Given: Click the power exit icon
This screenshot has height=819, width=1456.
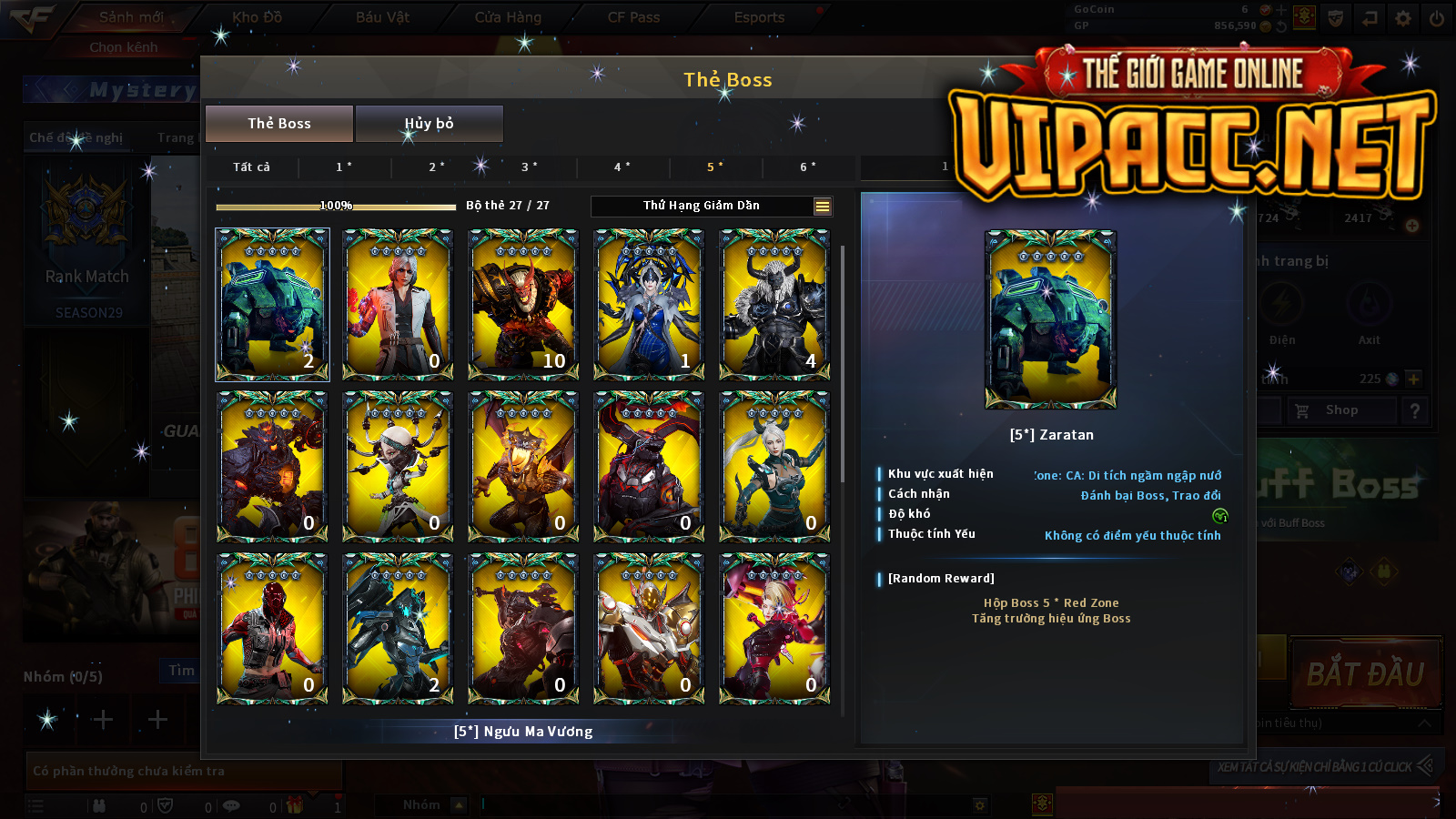Looking at the screenshot, I should coord(1437,18).
